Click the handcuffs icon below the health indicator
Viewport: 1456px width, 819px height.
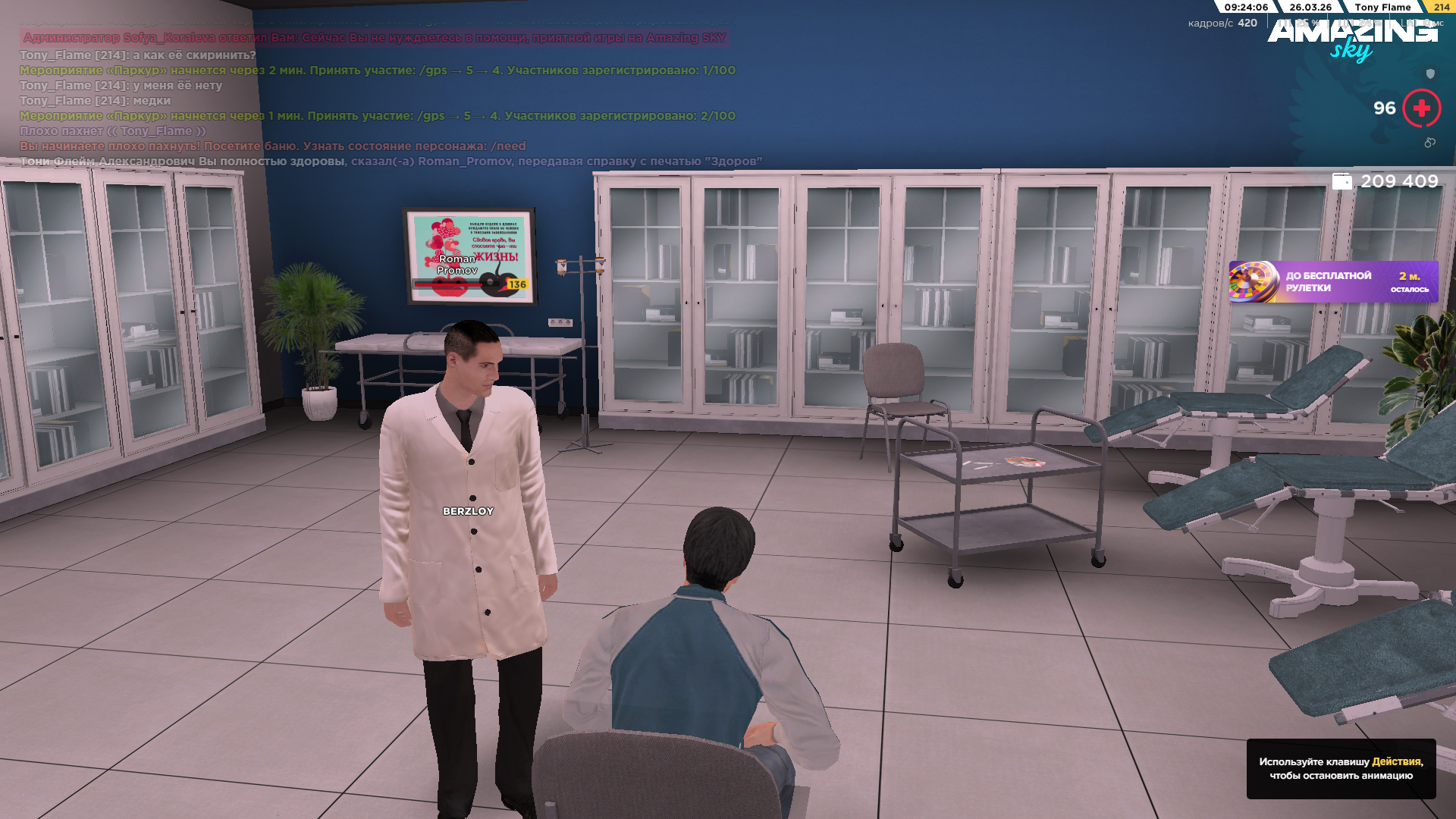click(x=1431, y=143)
